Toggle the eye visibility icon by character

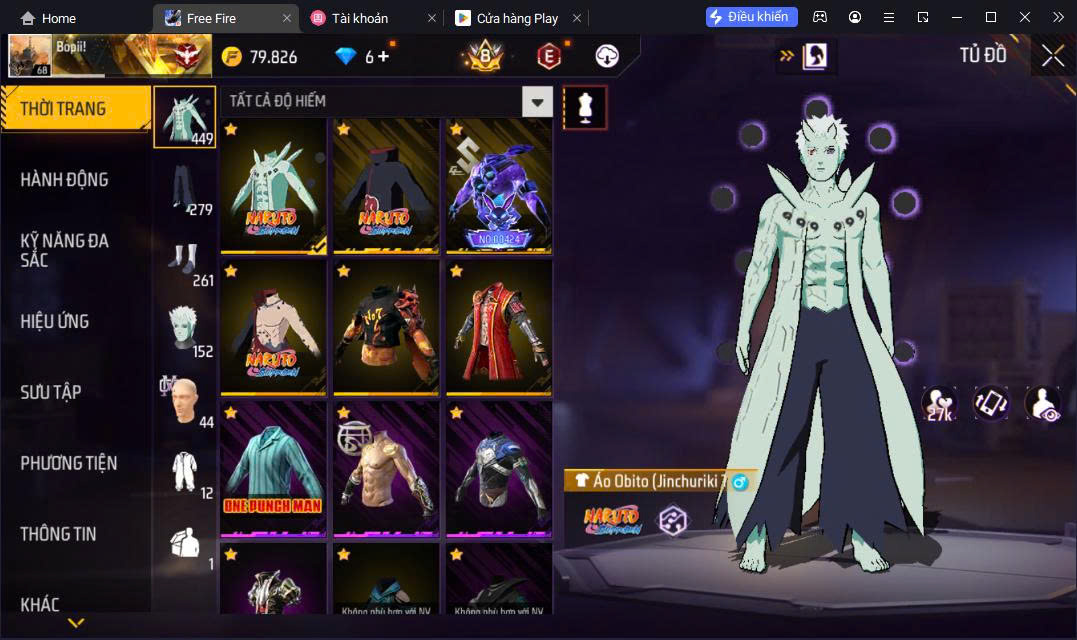click(1042, 404)
